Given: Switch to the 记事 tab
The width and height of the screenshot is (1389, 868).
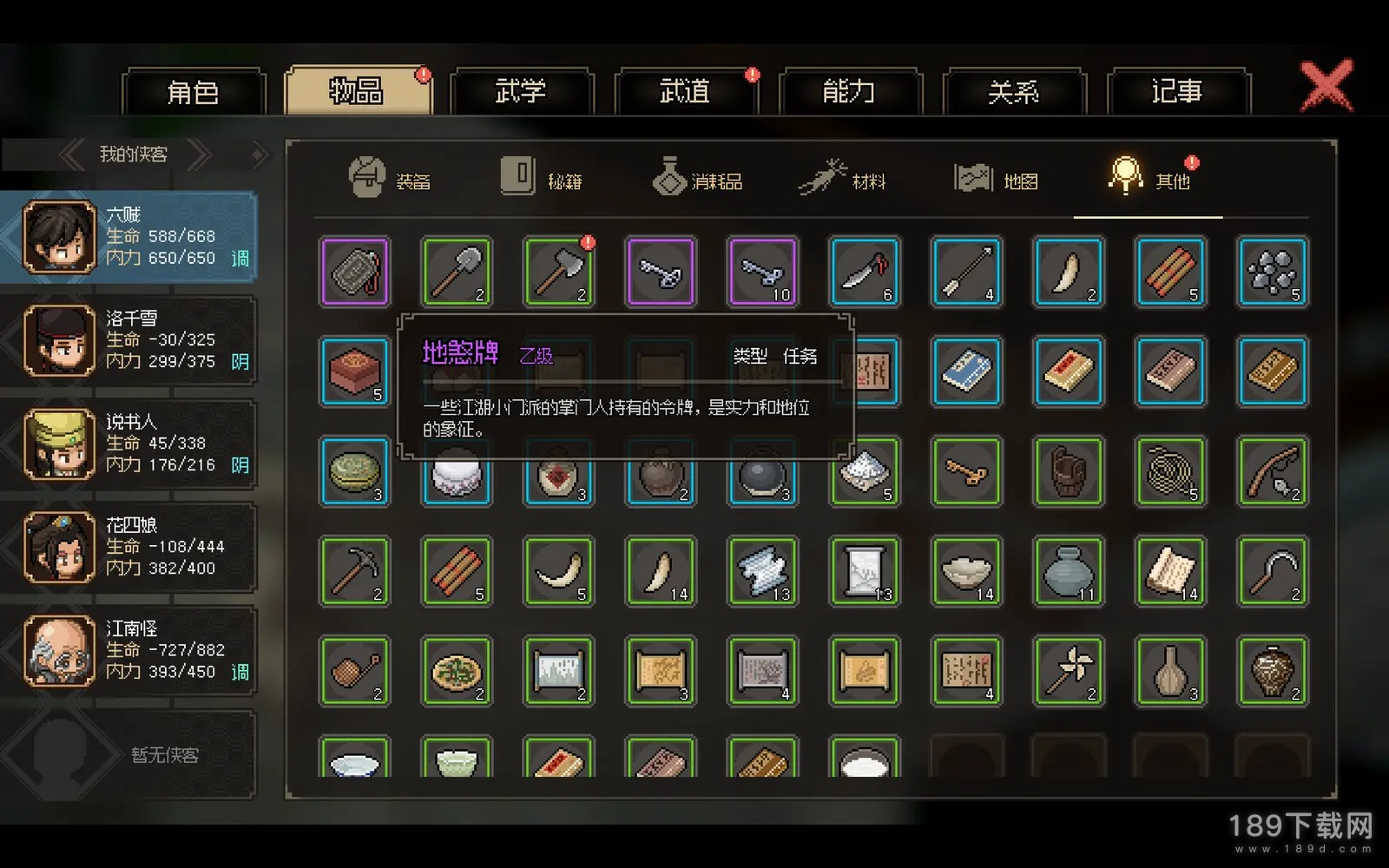Looking at the screenshot, I should (x=1177, y=91).
